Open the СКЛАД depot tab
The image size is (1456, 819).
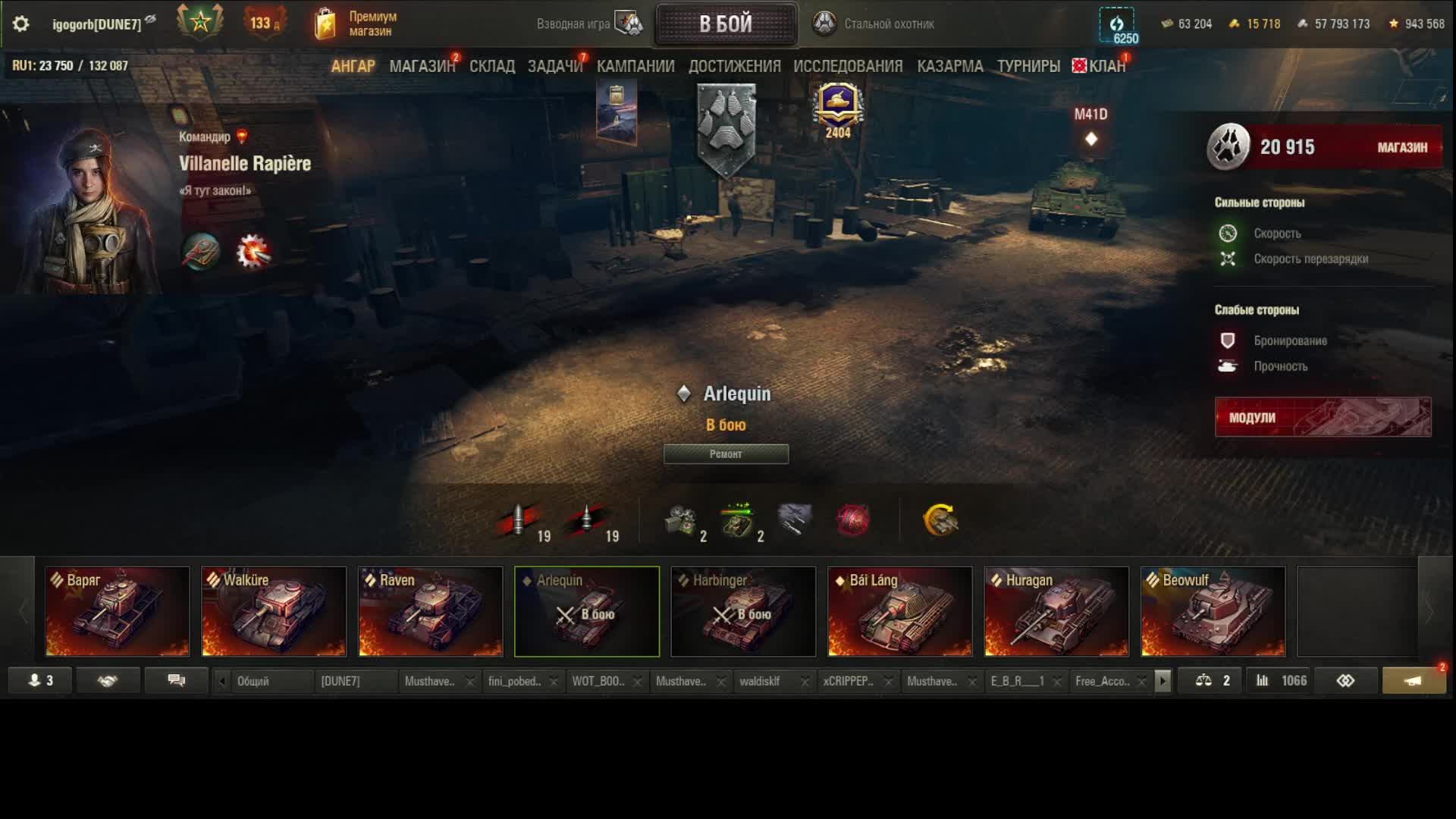click(x=491, y=67)
